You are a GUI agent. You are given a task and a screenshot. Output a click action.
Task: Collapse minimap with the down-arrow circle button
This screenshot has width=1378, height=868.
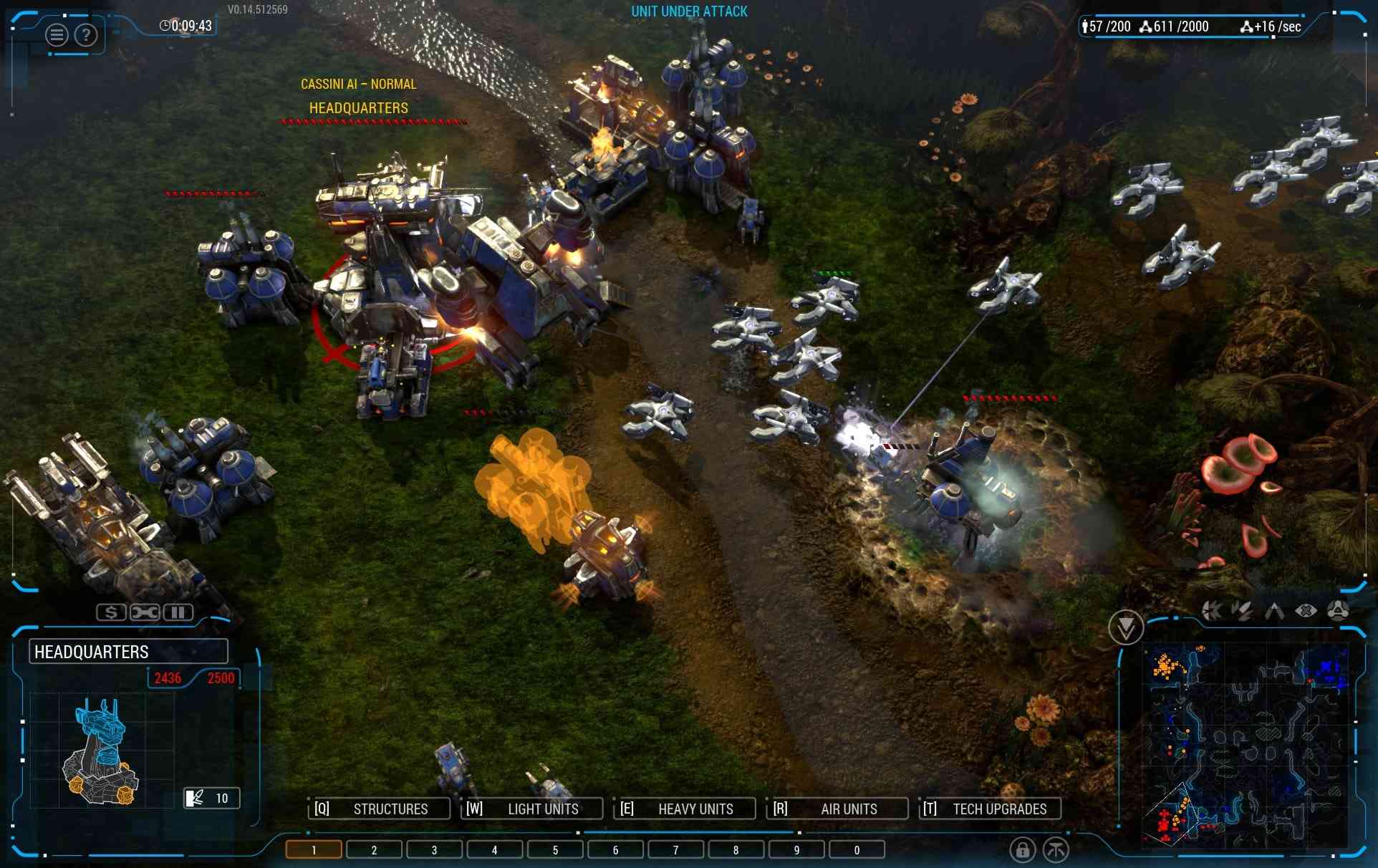click(x=1125, y=628)
